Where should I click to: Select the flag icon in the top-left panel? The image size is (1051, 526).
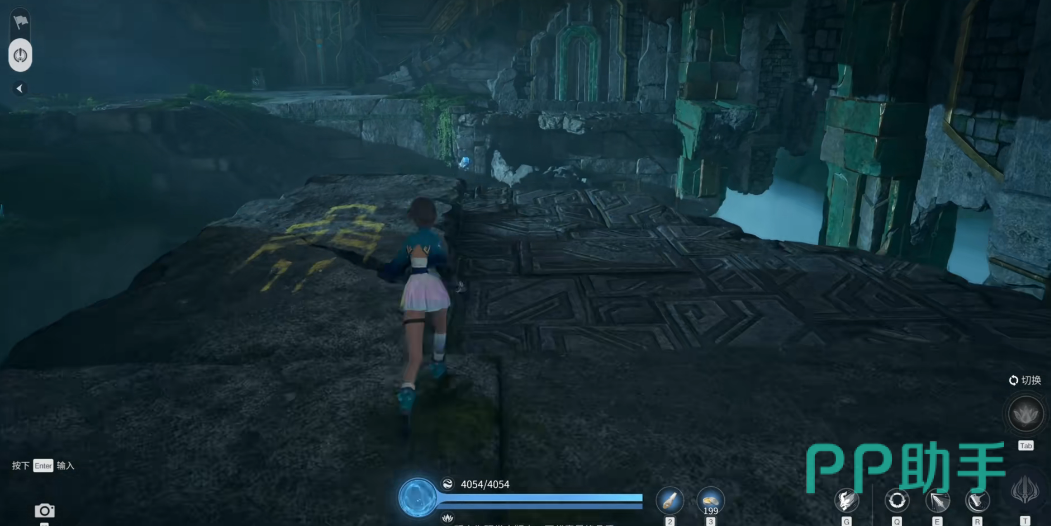(x=20, y=21)
